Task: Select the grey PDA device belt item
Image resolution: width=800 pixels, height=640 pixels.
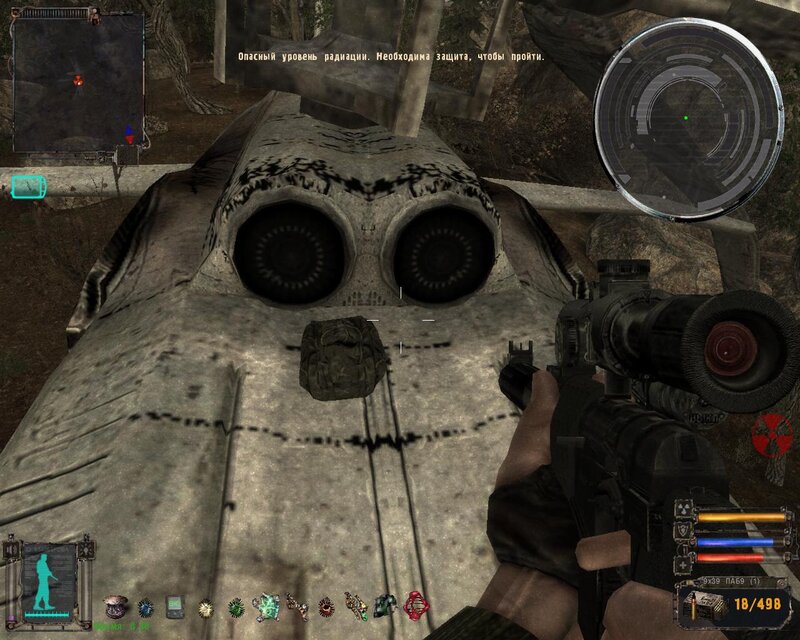Action: pos(174,606)
